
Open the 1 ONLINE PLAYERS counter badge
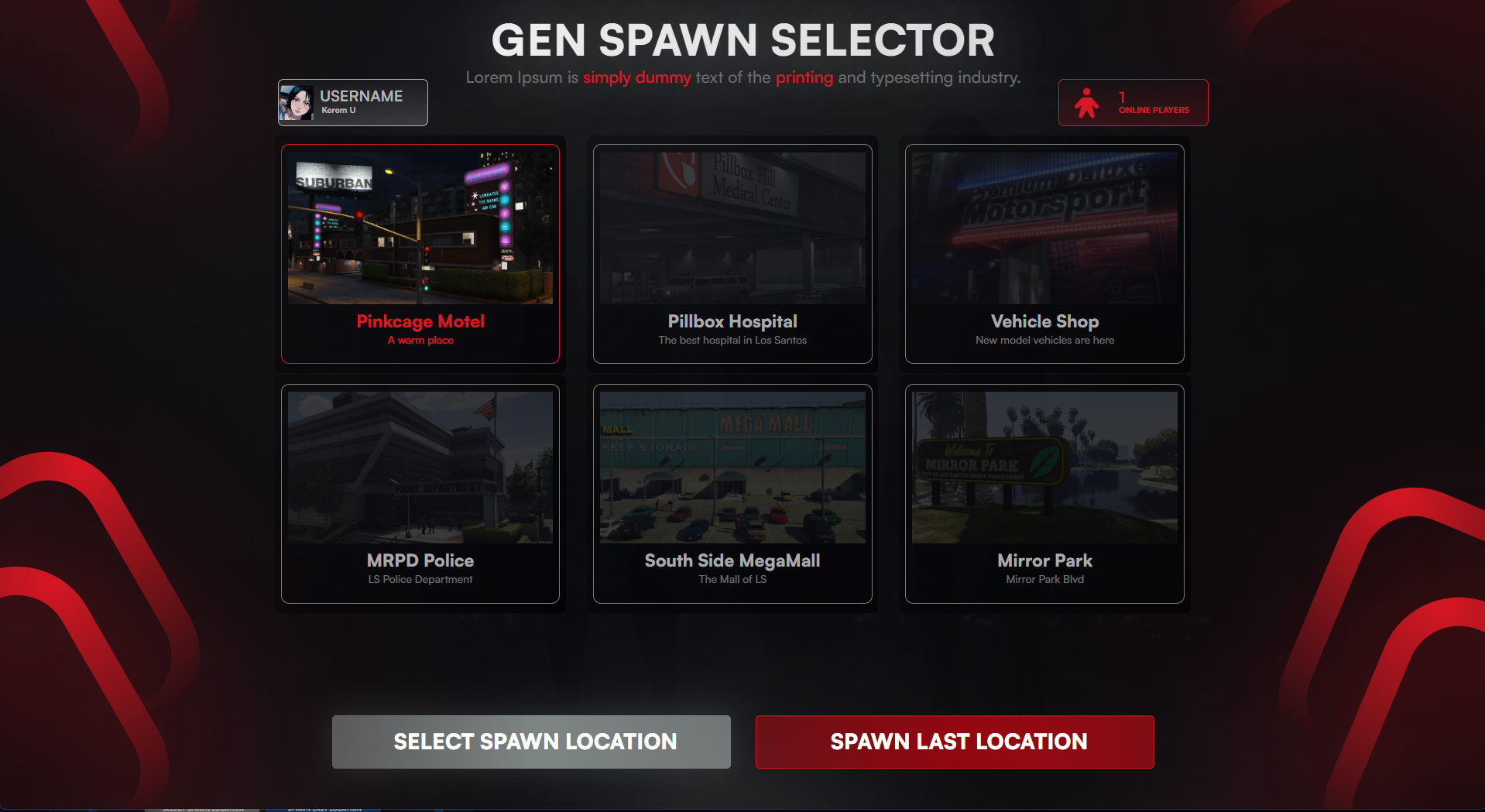(x=1133, y=102)
